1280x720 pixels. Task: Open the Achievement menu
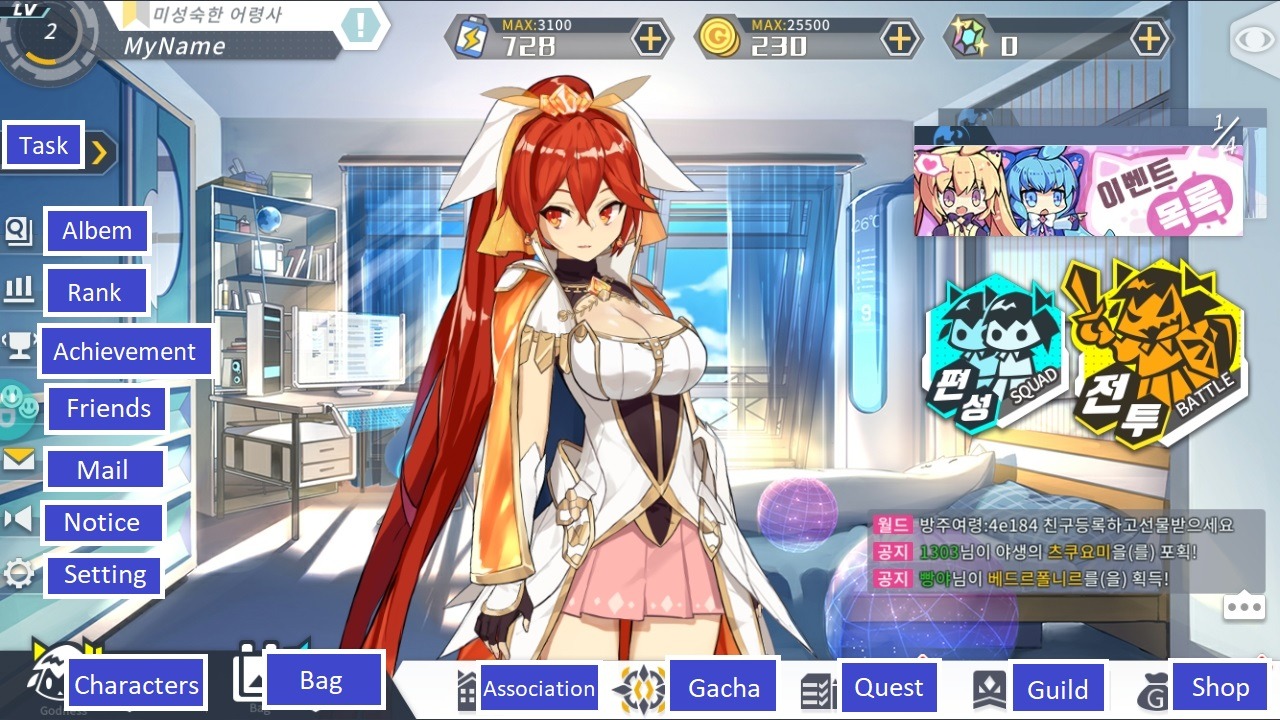tap(124, 351)
